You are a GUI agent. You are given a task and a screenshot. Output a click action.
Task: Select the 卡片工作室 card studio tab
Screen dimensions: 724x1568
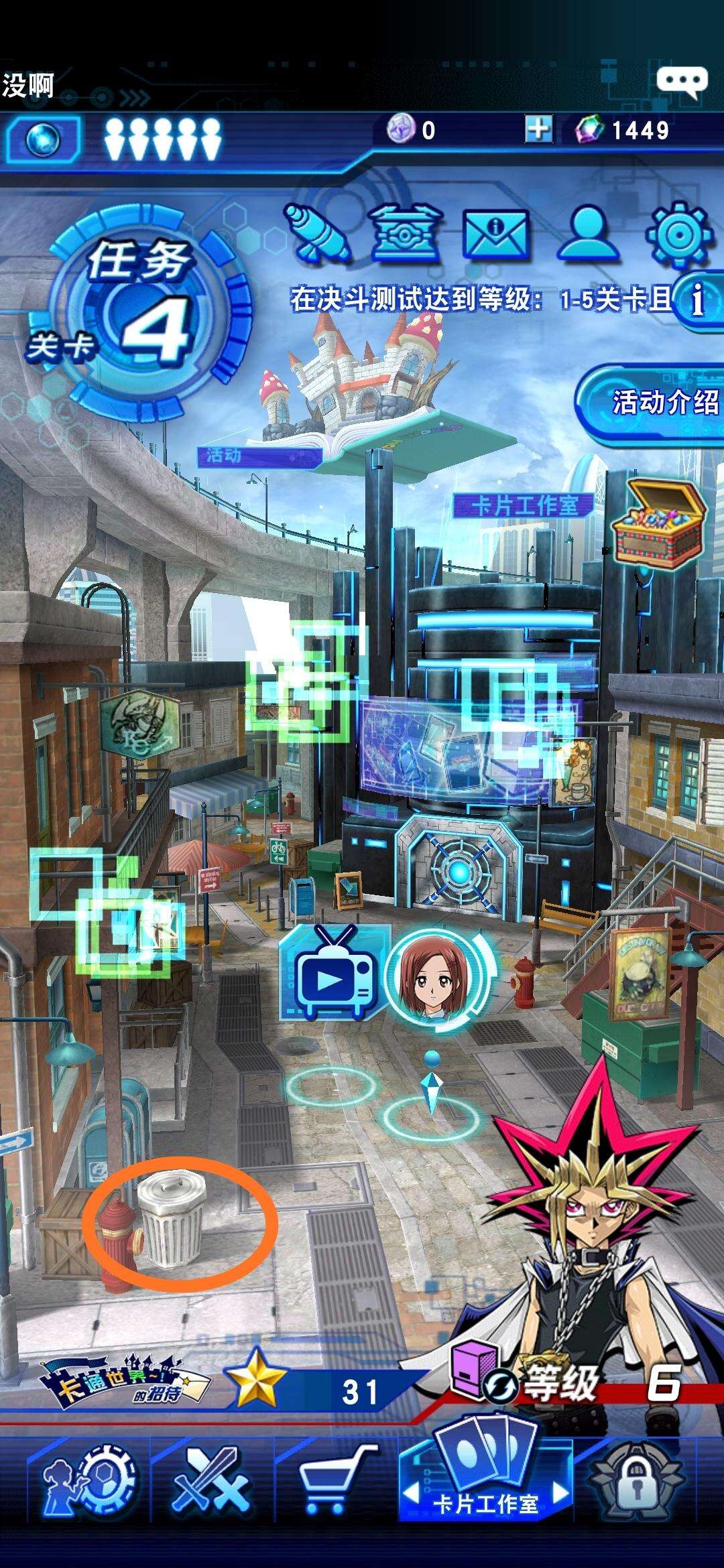pyautogui.click(x=486, y=1482)
